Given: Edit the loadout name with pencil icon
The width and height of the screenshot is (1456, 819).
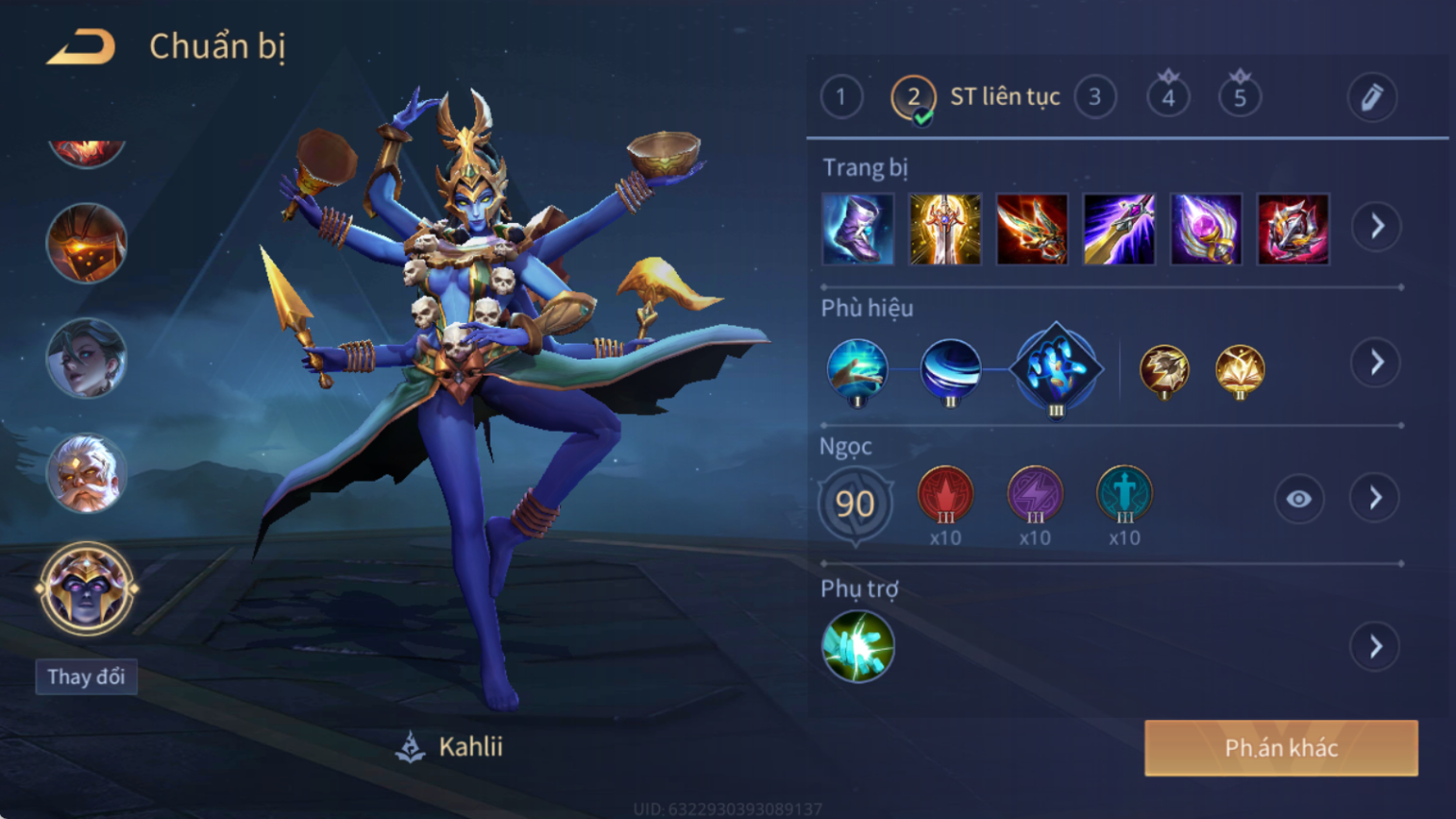Looking at the screenshot, I should point(1371,97).
